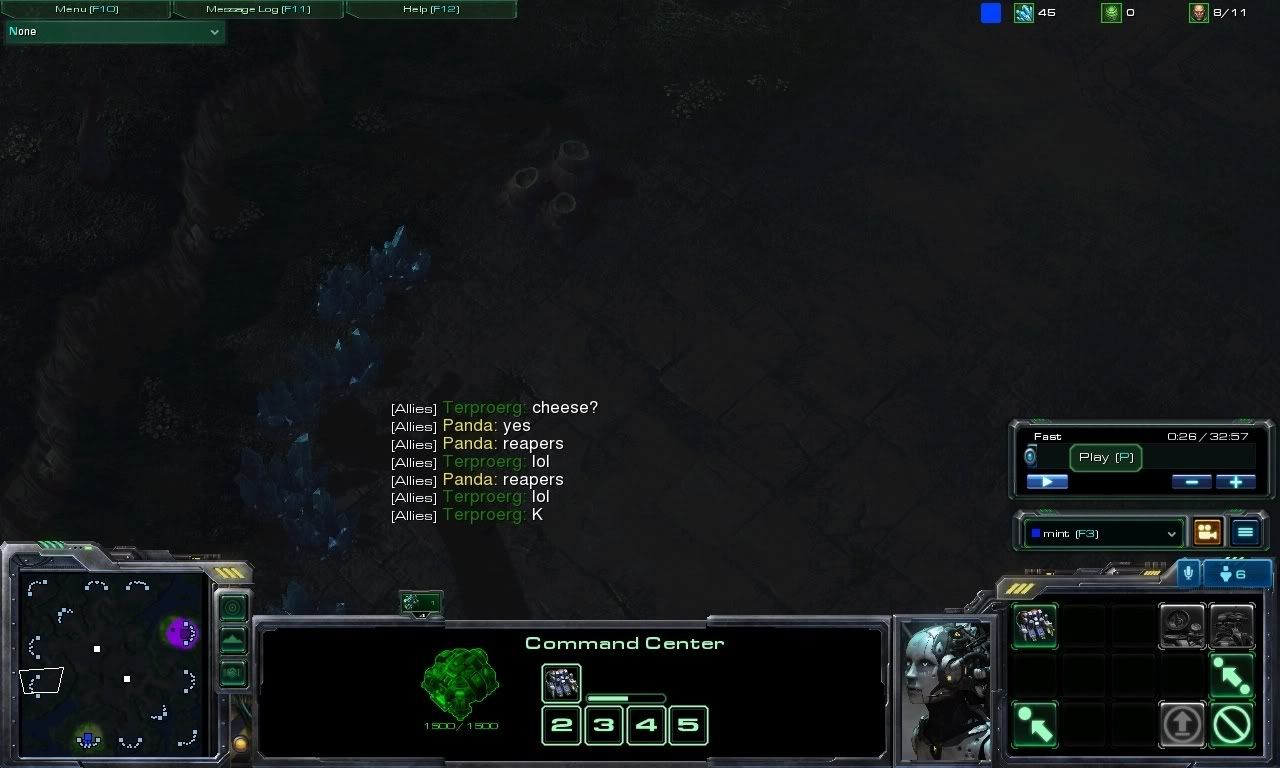The height and width of the screenshot is (768, 1280).
Task: Open the replay options list button
Action: pos(1245,533)
